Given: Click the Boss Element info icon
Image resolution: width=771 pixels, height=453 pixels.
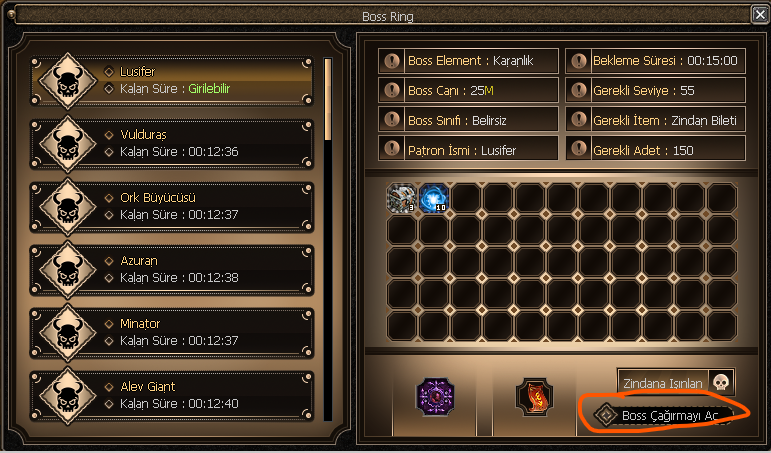Looking at the screenshot, I should click(x=392, y=60).
